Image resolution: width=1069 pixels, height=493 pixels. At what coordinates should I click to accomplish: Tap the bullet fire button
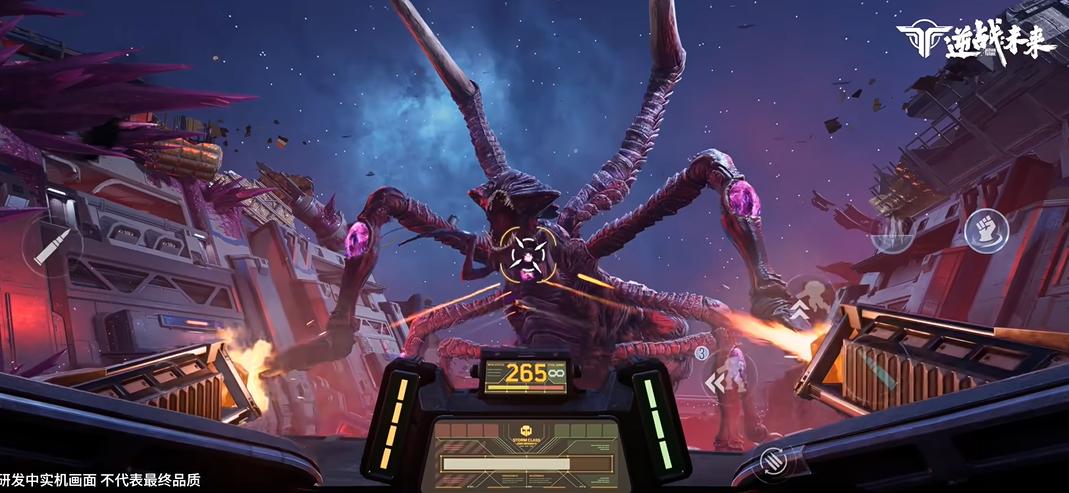click(51, 247)
